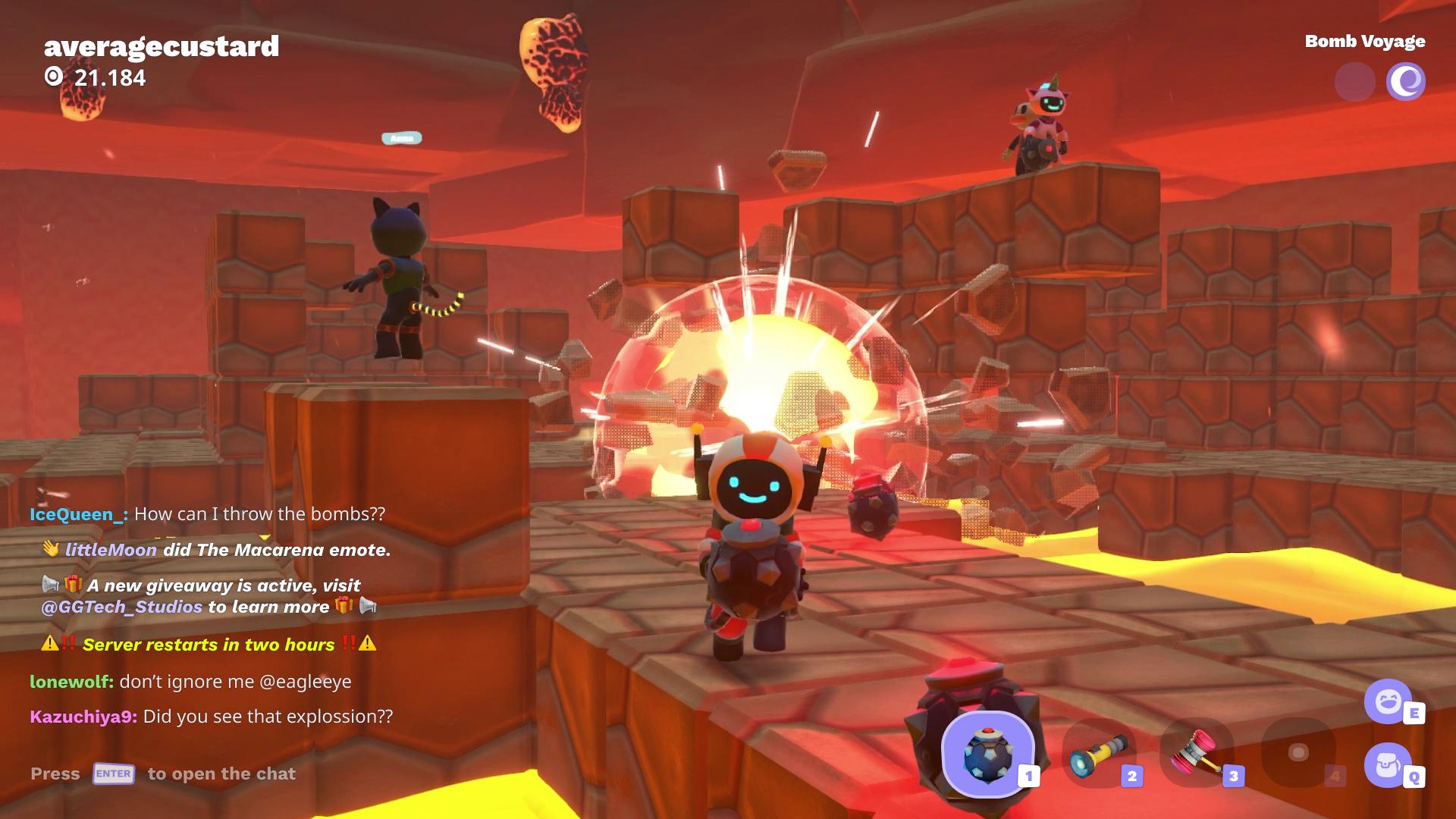The image size is (1456, 819).
Task: Click littleMoon's name in emote notice
Action: (111, 550)
